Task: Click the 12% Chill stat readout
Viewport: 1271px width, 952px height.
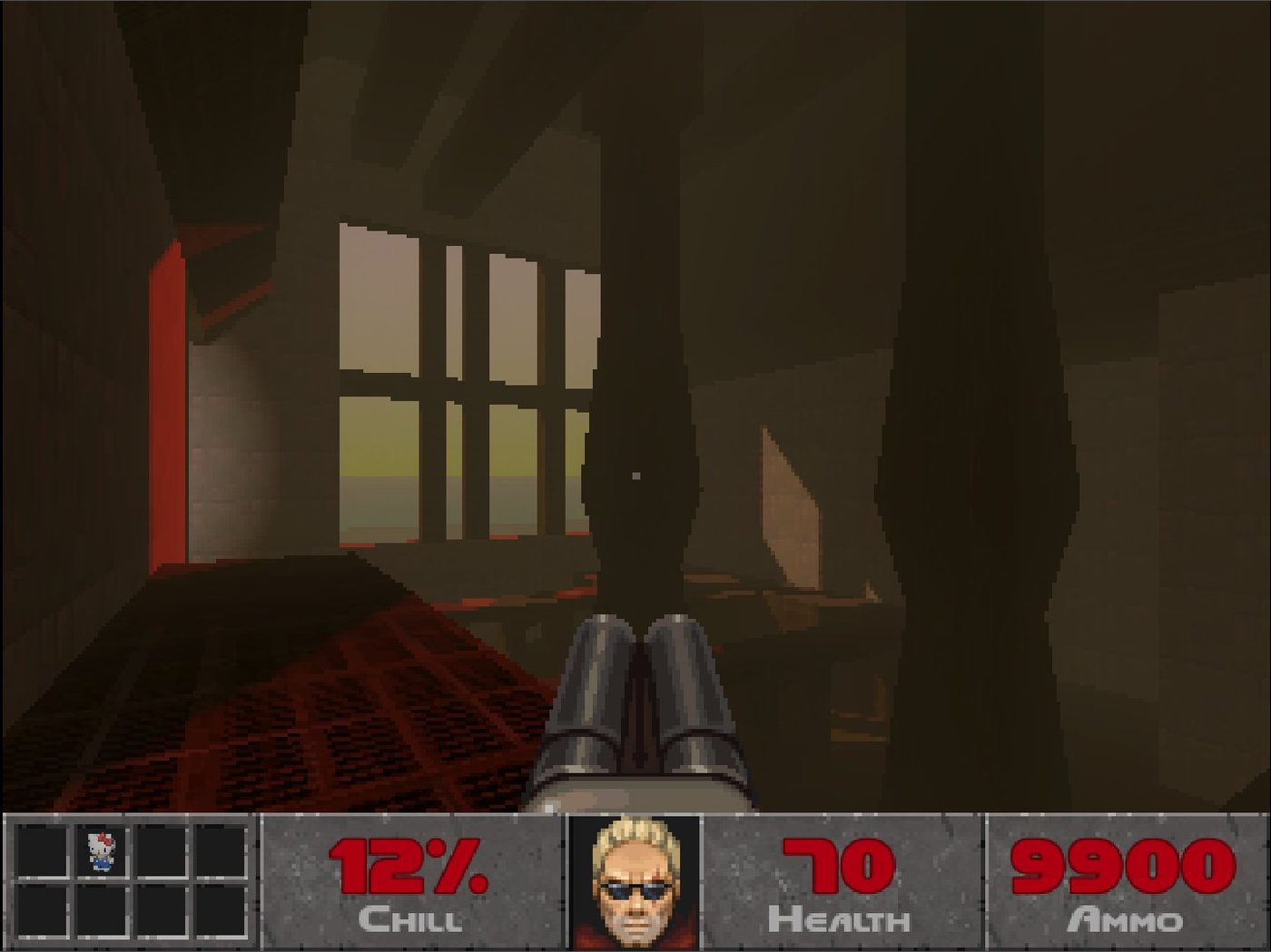Action: tap(408, 868)
